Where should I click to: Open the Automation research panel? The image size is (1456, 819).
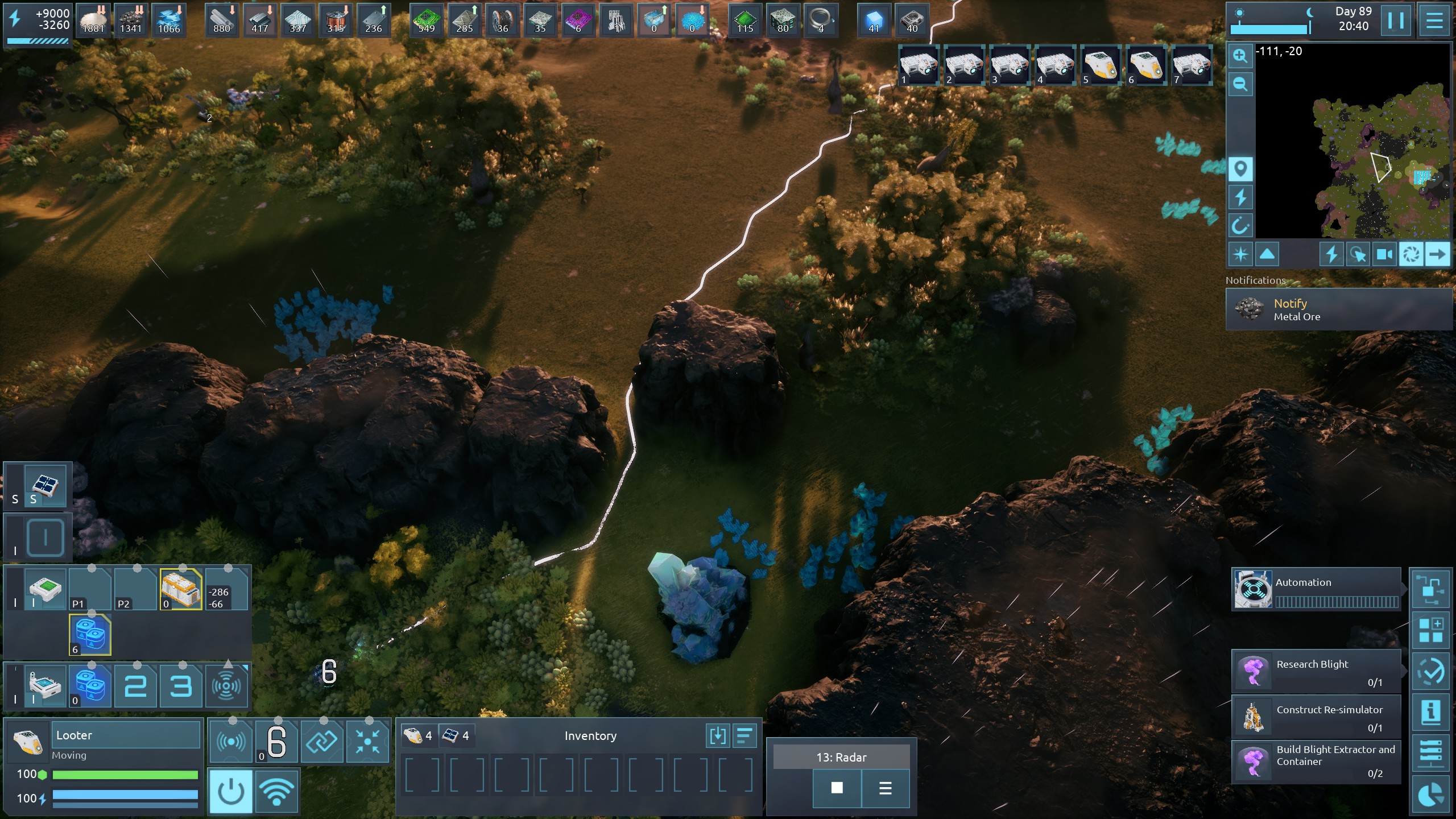1316,589
